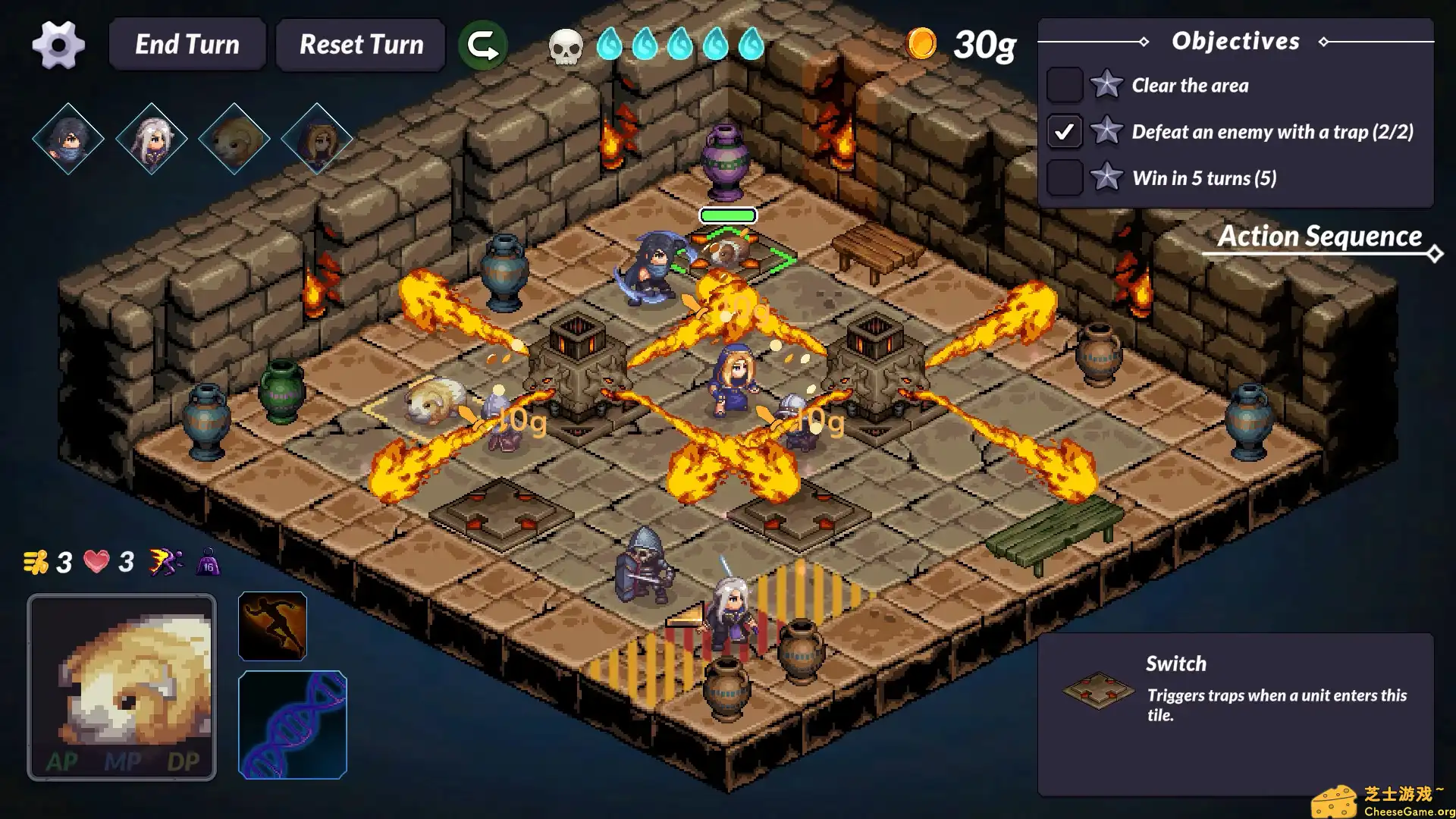The width and height of the screenshot is (1456, 819).
Task: Click the green curved arrow button
Action: tap(482, 45)
